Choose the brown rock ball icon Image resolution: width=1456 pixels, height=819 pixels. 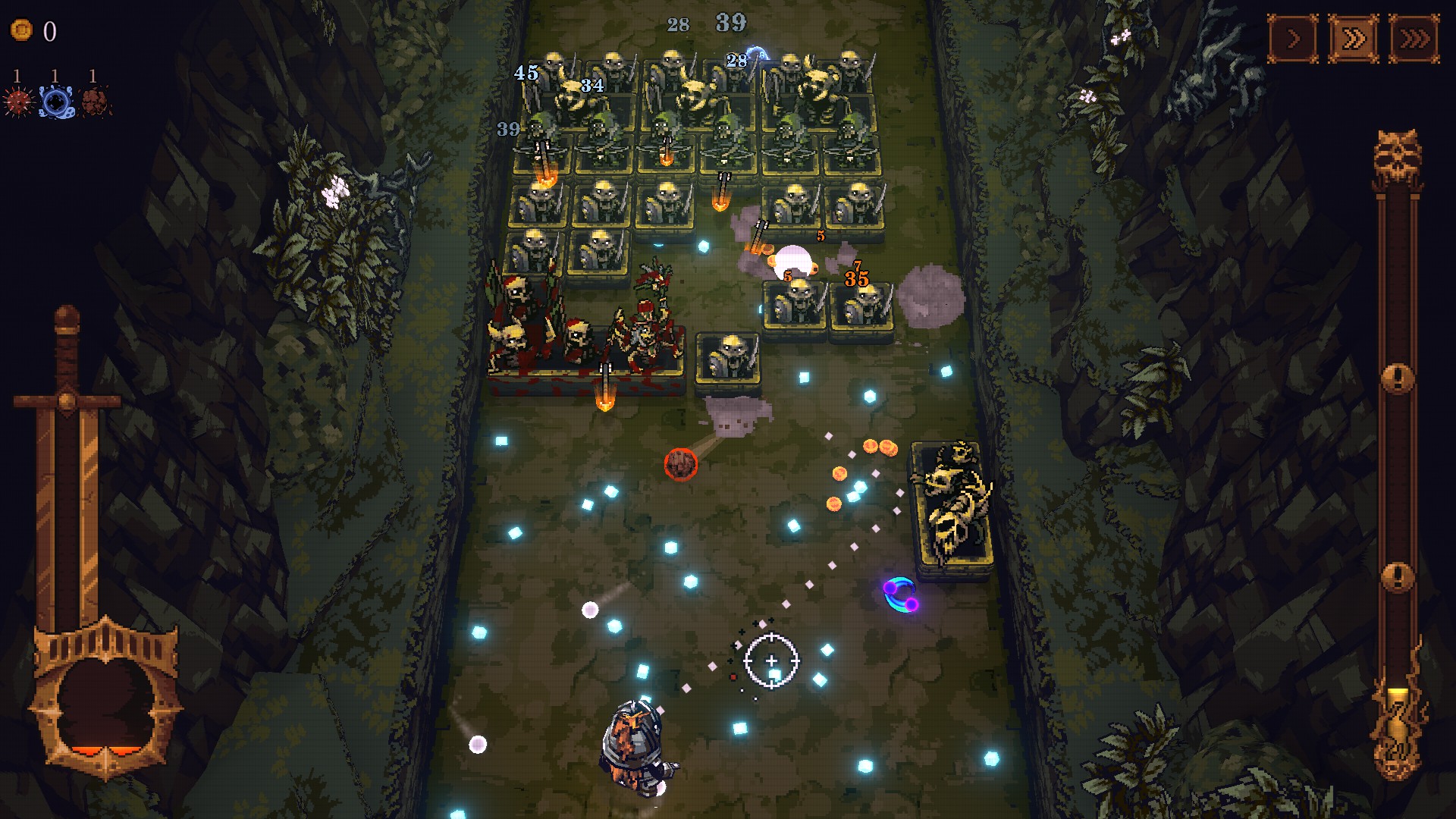tap(95, 101)
